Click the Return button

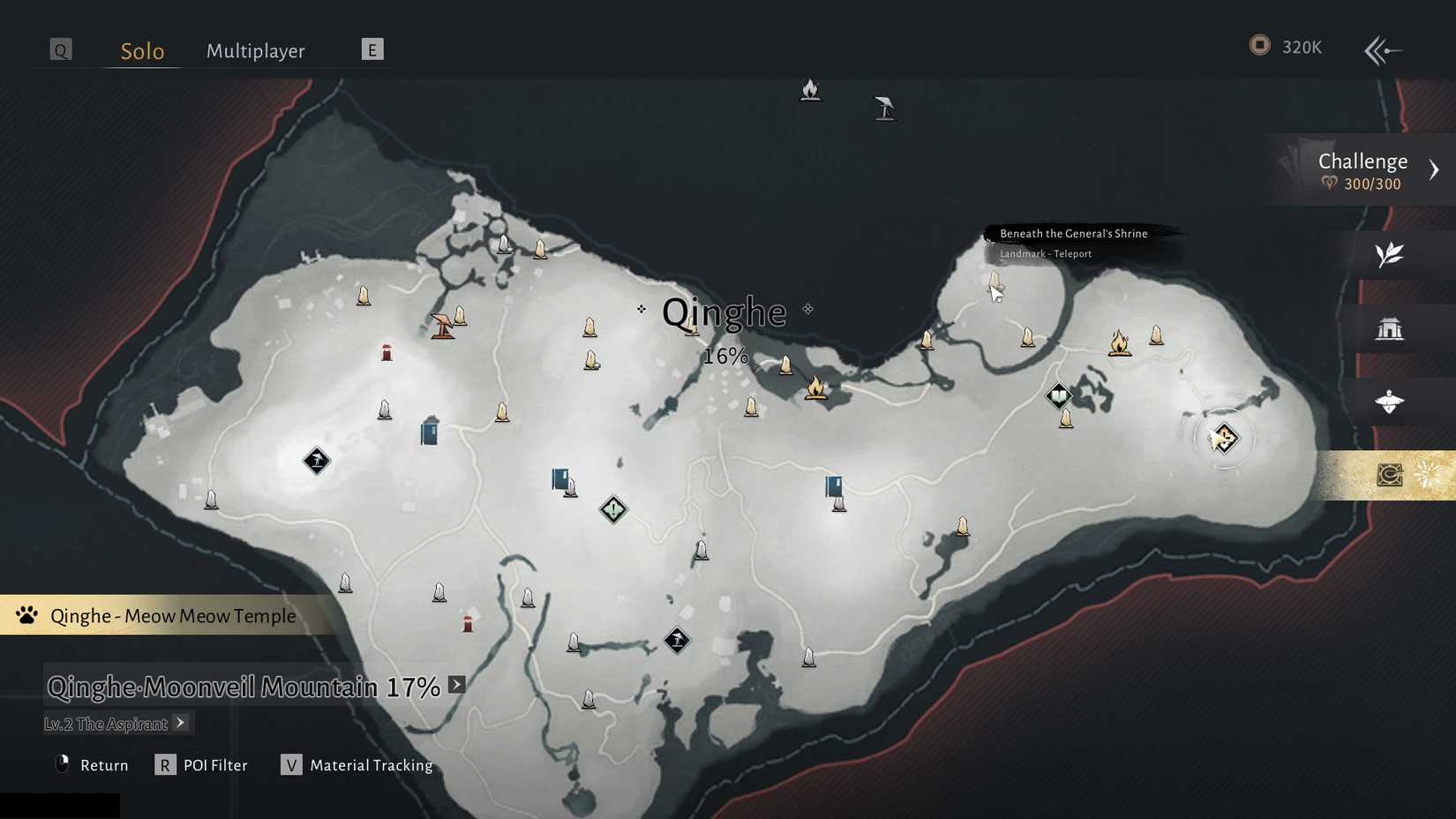pos(92,765)
